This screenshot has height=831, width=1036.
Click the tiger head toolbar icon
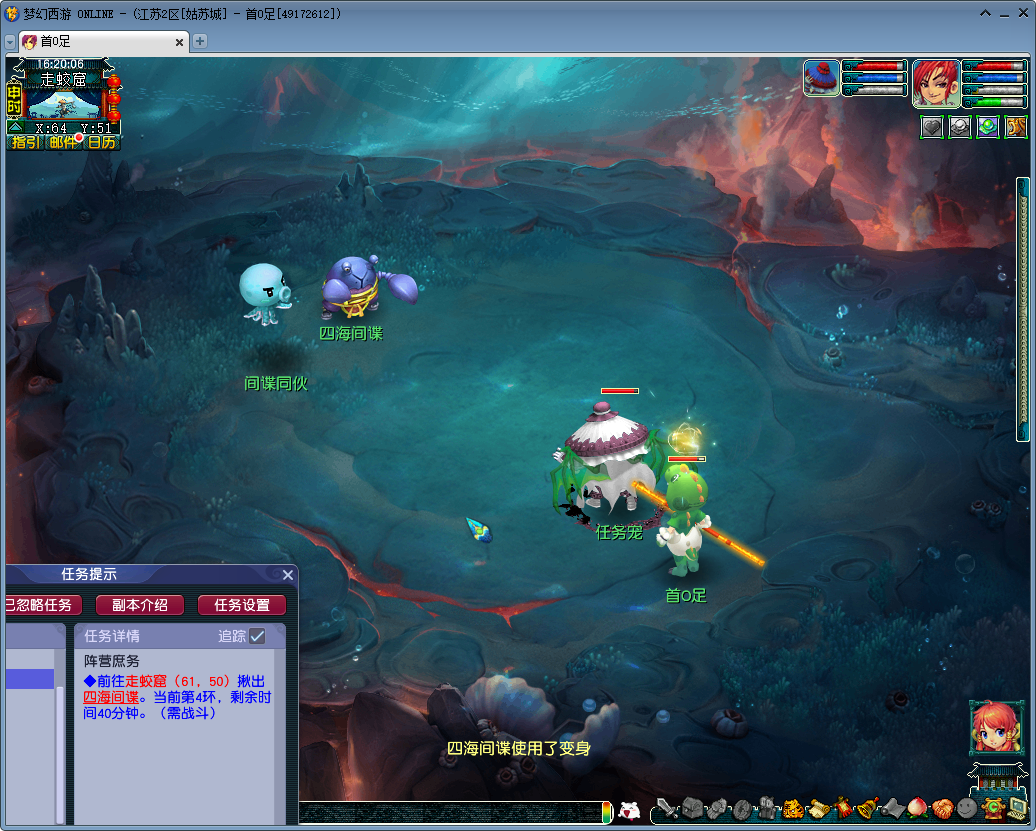click(x=793, y=808)
